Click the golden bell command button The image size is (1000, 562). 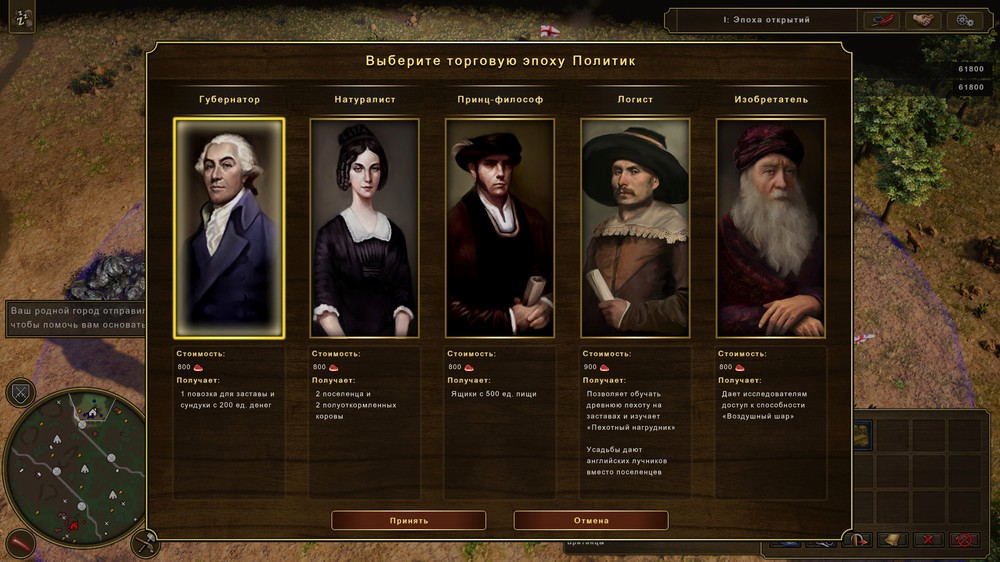click(894, 540)
